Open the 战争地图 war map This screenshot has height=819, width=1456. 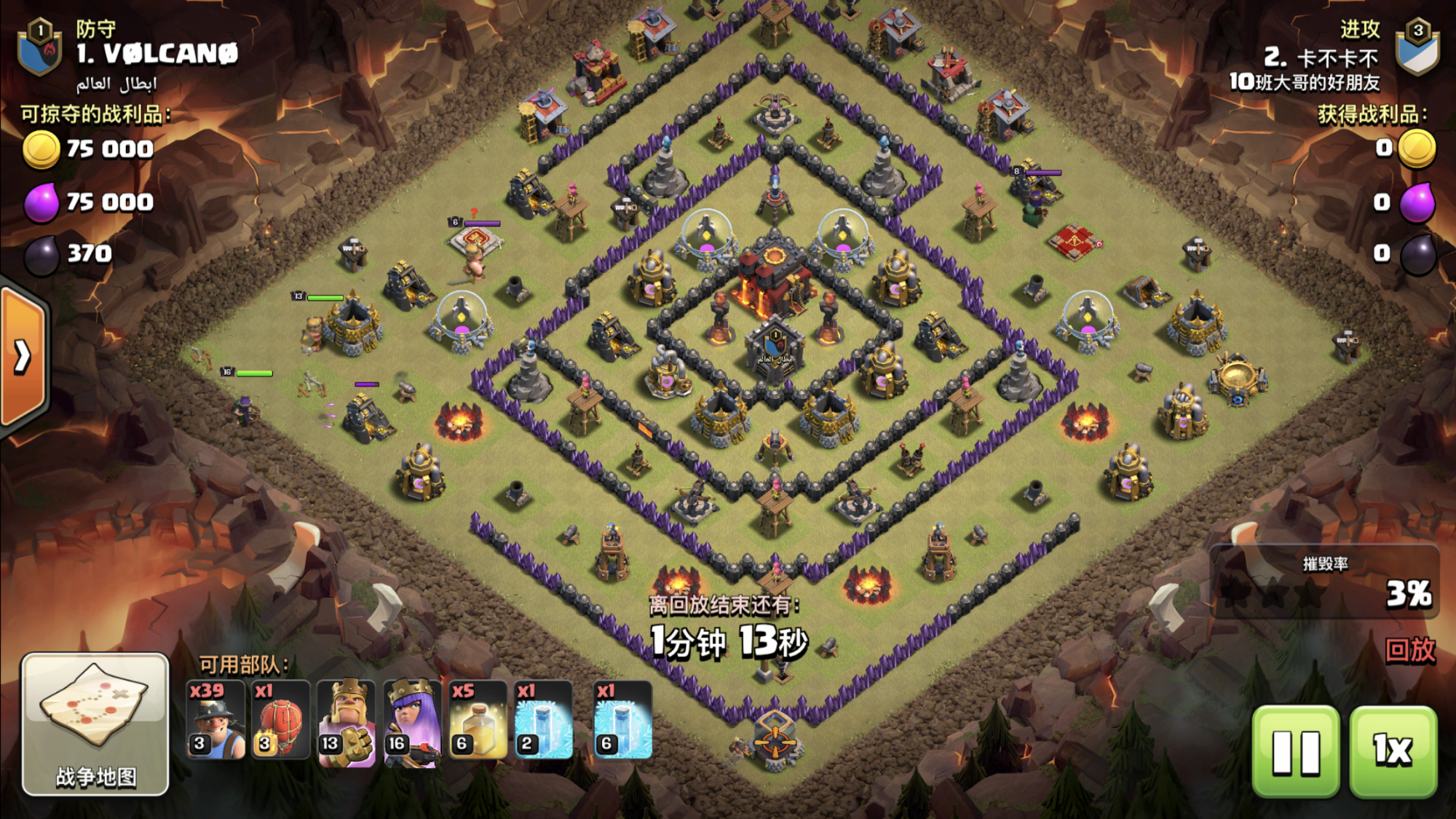(x=95, y=723)
